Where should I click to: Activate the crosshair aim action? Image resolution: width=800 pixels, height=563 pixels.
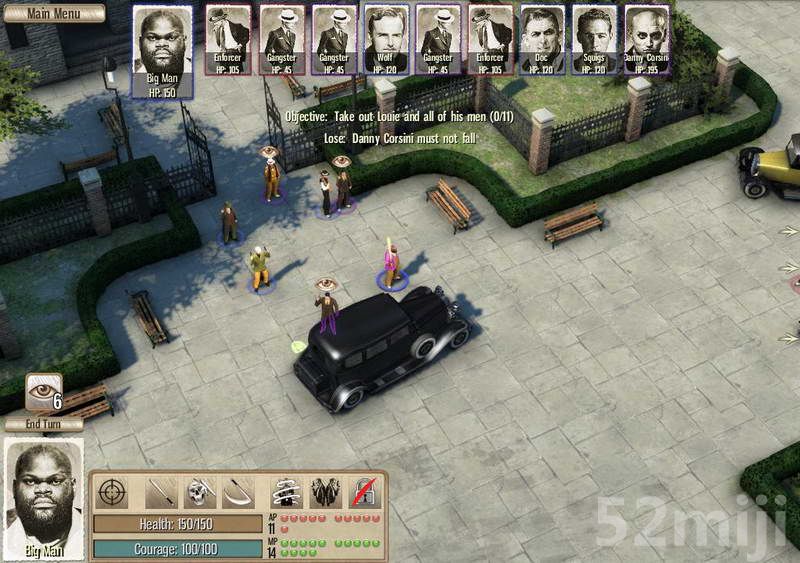[x=113, y=492]
